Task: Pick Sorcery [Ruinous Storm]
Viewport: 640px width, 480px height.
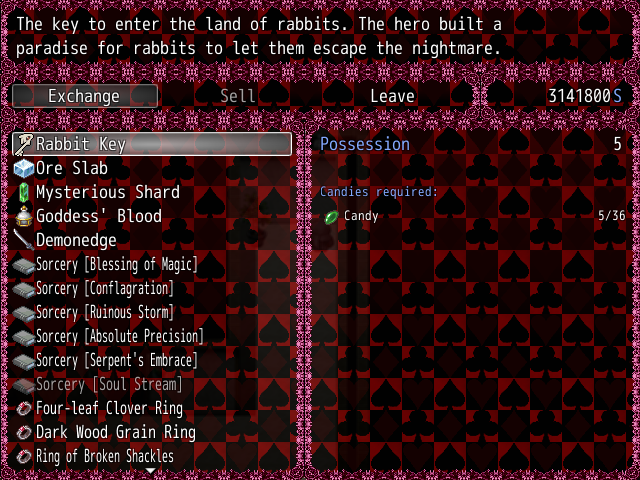Action: (104, 312)
